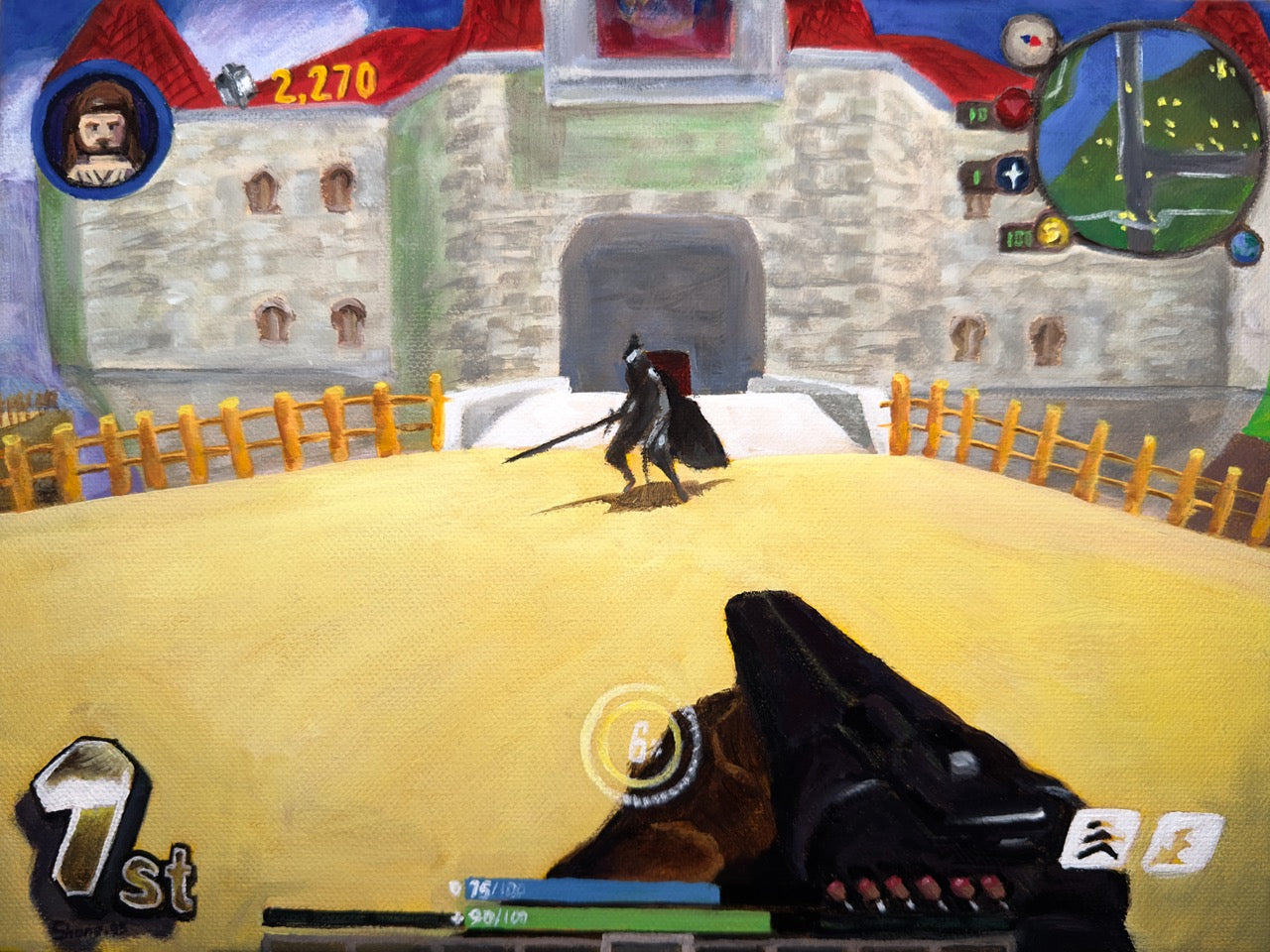Screen dimensions: 1270x952
Task: Open the globe icon beside the minimap
Action: click(x=1244, y=245)
